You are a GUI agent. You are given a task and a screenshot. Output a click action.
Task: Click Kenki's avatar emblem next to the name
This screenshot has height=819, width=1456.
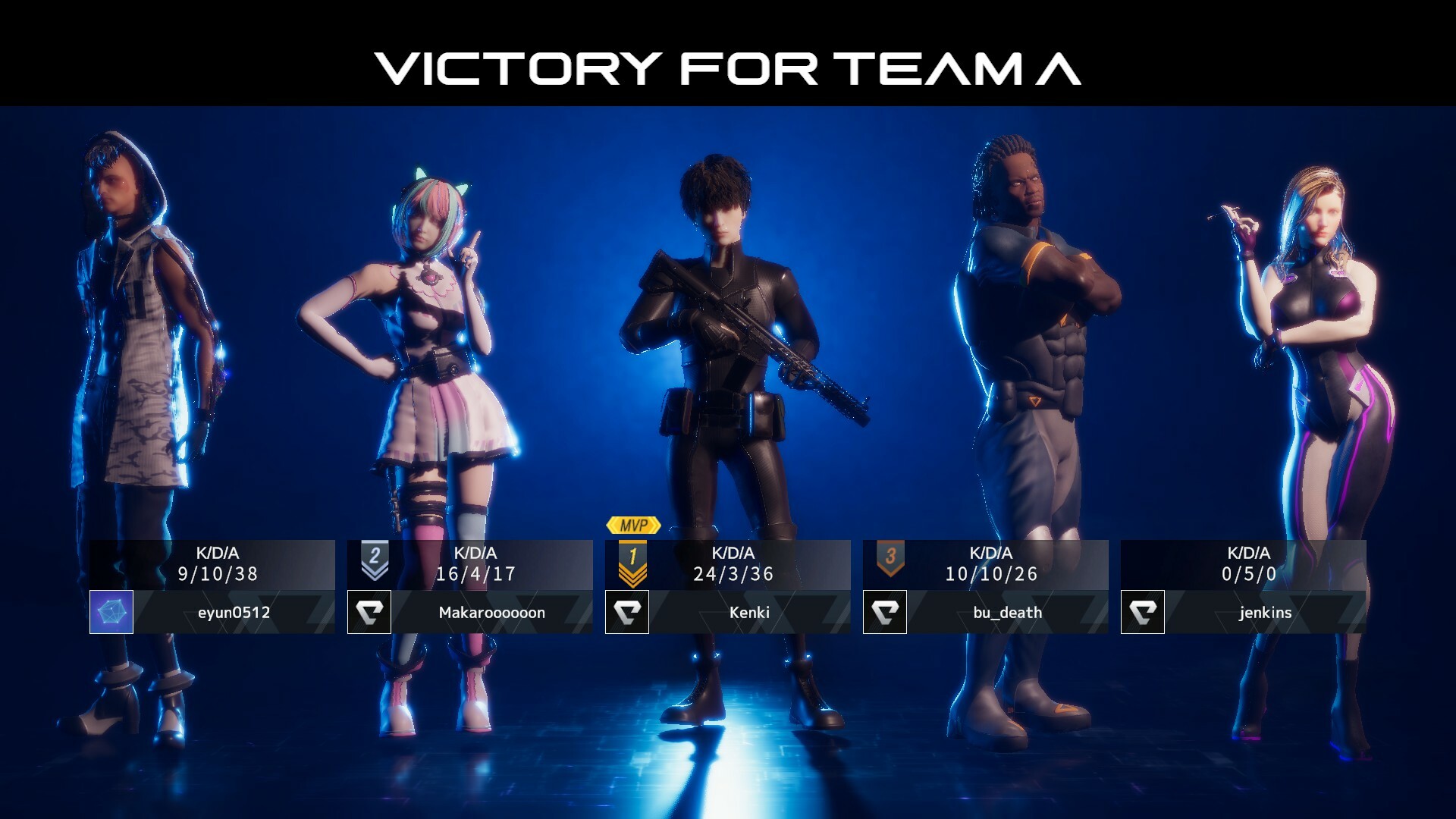627,612
